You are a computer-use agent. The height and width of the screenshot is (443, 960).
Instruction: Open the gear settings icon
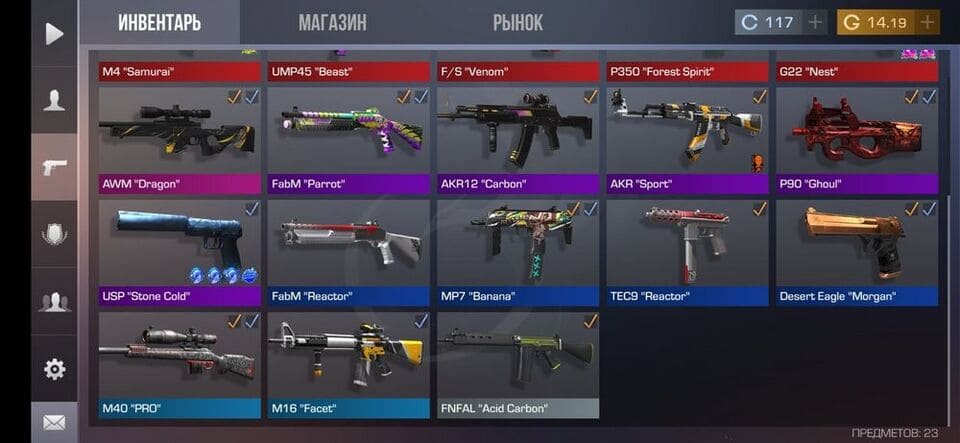pos(54,369)
